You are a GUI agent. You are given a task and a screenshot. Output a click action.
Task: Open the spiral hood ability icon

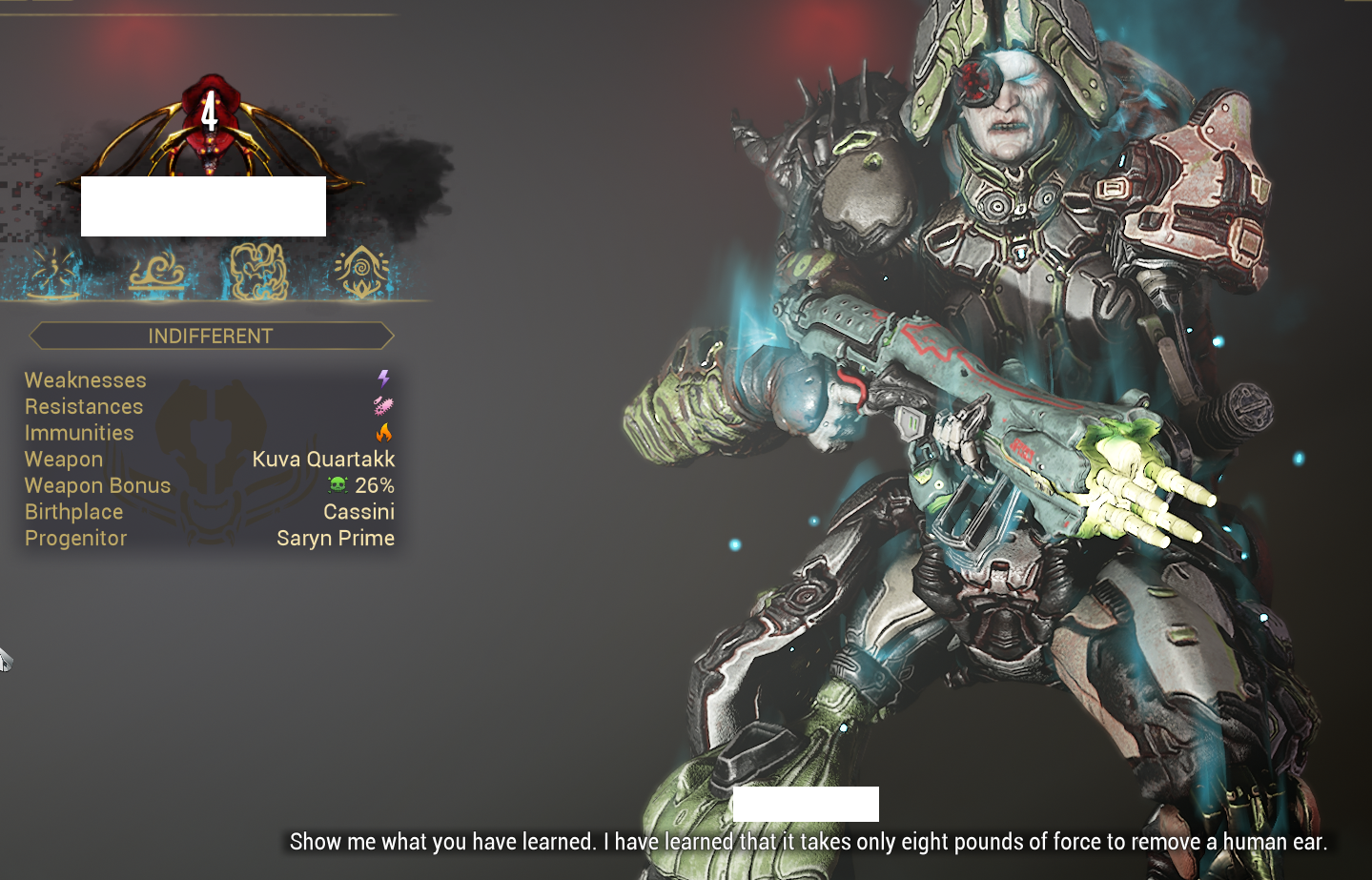click(362, 272)
